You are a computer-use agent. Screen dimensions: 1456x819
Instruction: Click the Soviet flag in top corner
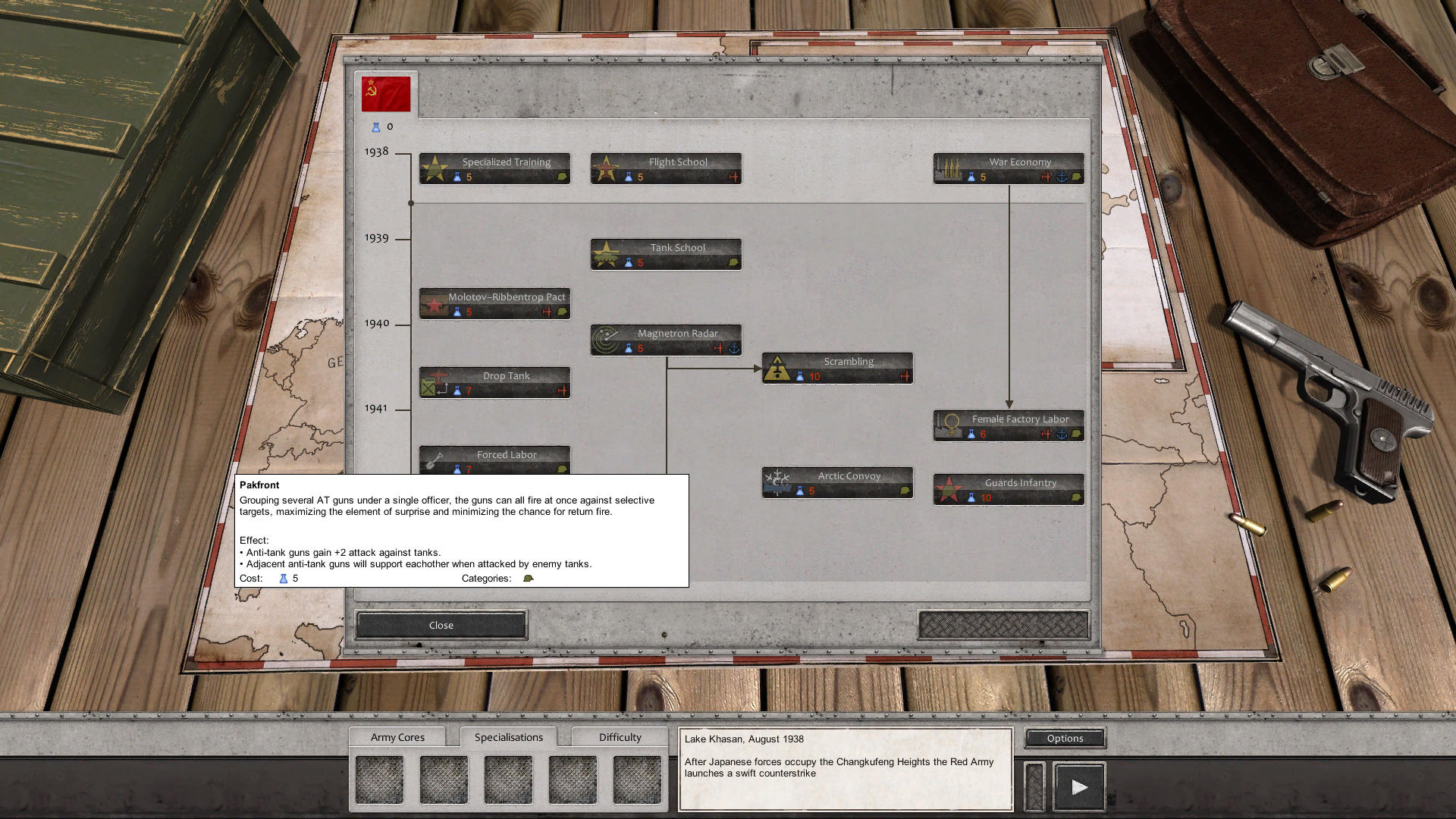[x=386, y=92]
